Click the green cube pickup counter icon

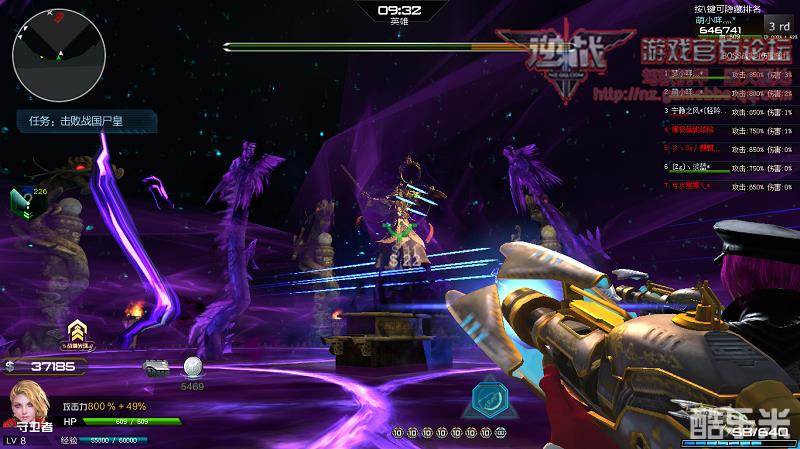point(22,200)
